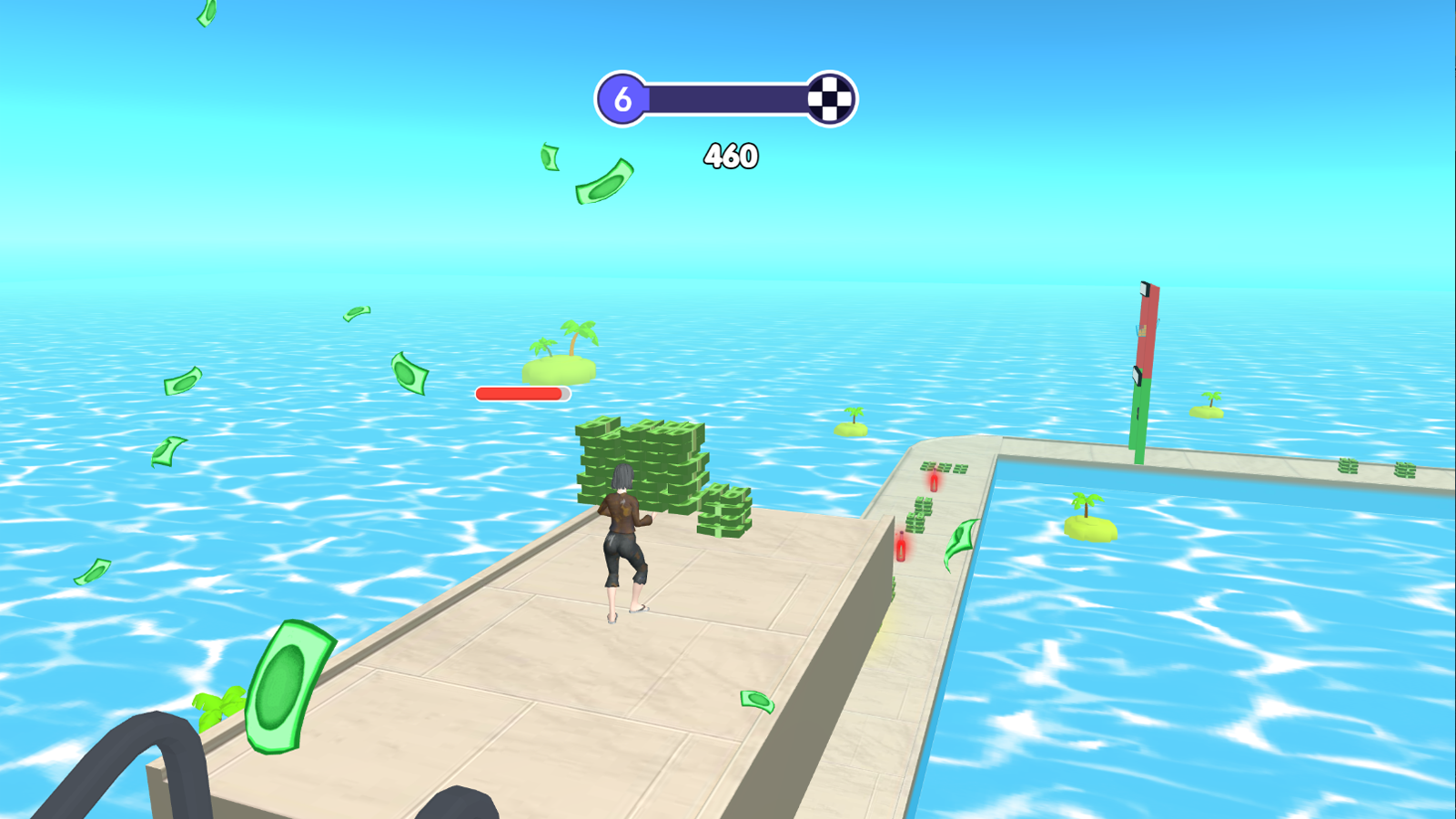Click the floating dollar bill near top
The height and width of the screenshot is (819, 1456).
(602, 185)
